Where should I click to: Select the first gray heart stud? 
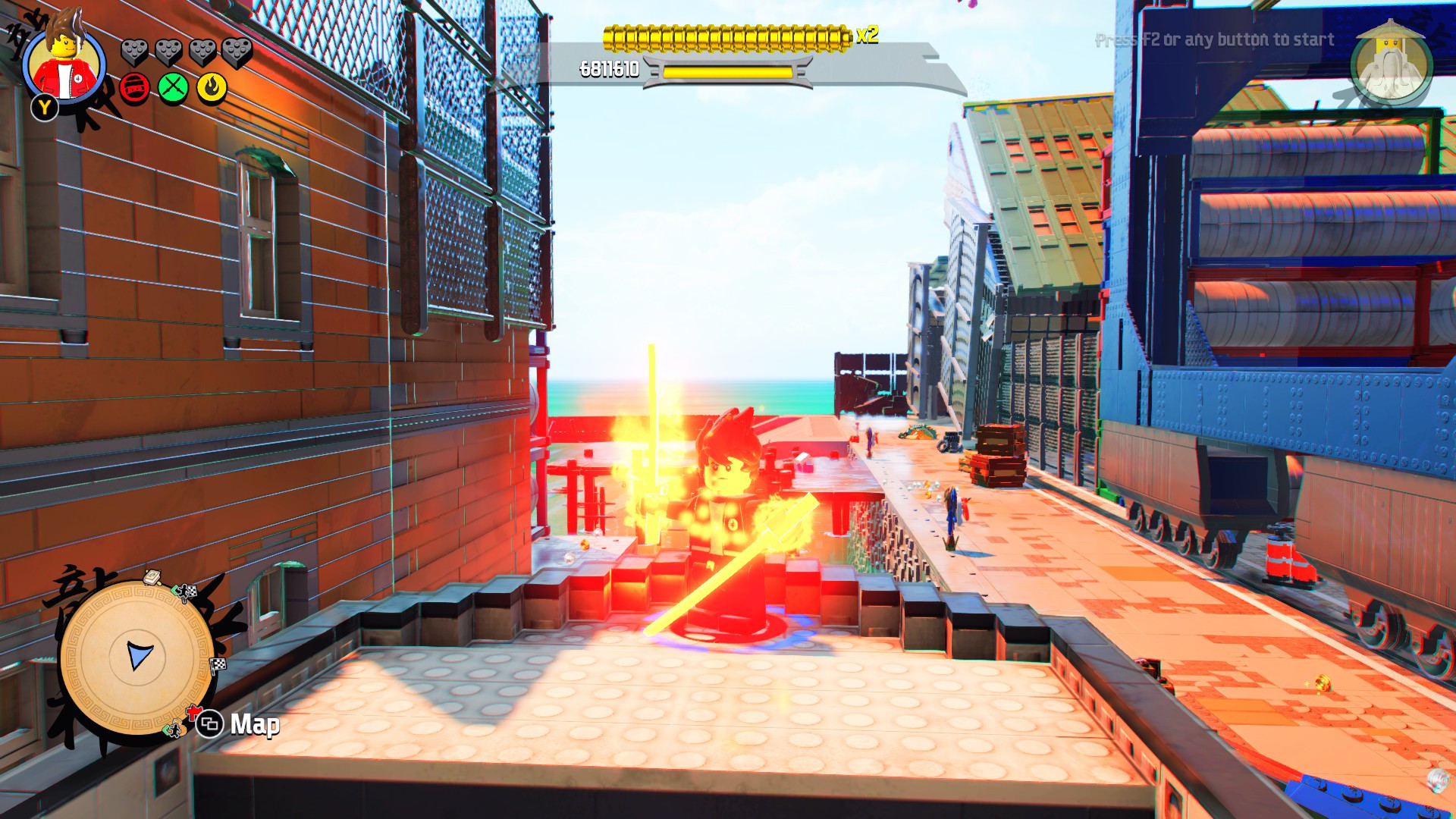[134, 53]
